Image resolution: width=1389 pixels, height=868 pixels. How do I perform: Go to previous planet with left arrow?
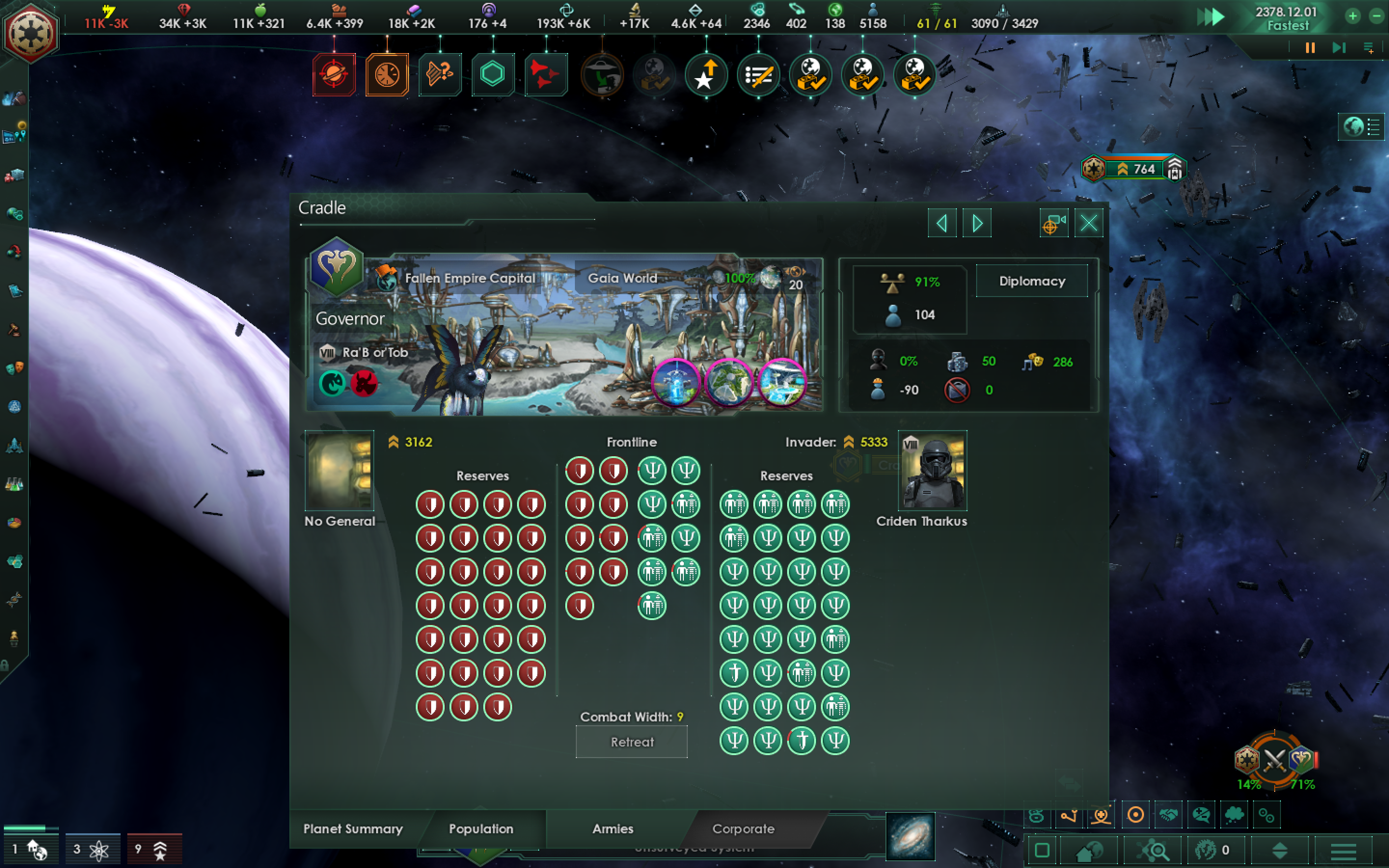pos(942,223)
